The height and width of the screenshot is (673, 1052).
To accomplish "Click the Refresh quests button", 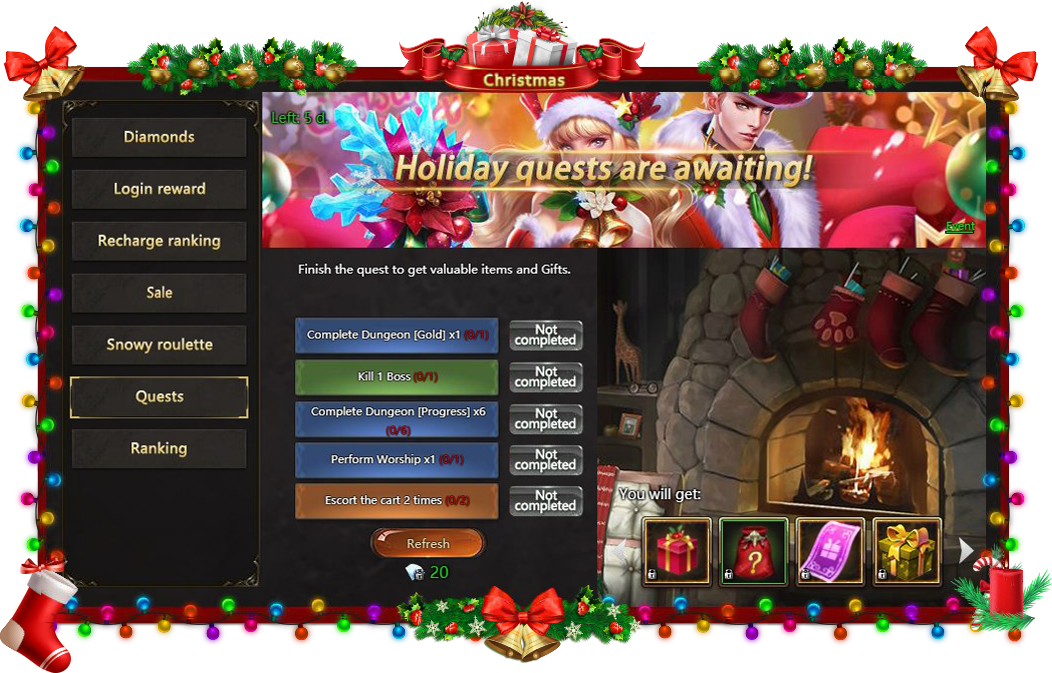I will pyautogui.click(x=427, y=544).
